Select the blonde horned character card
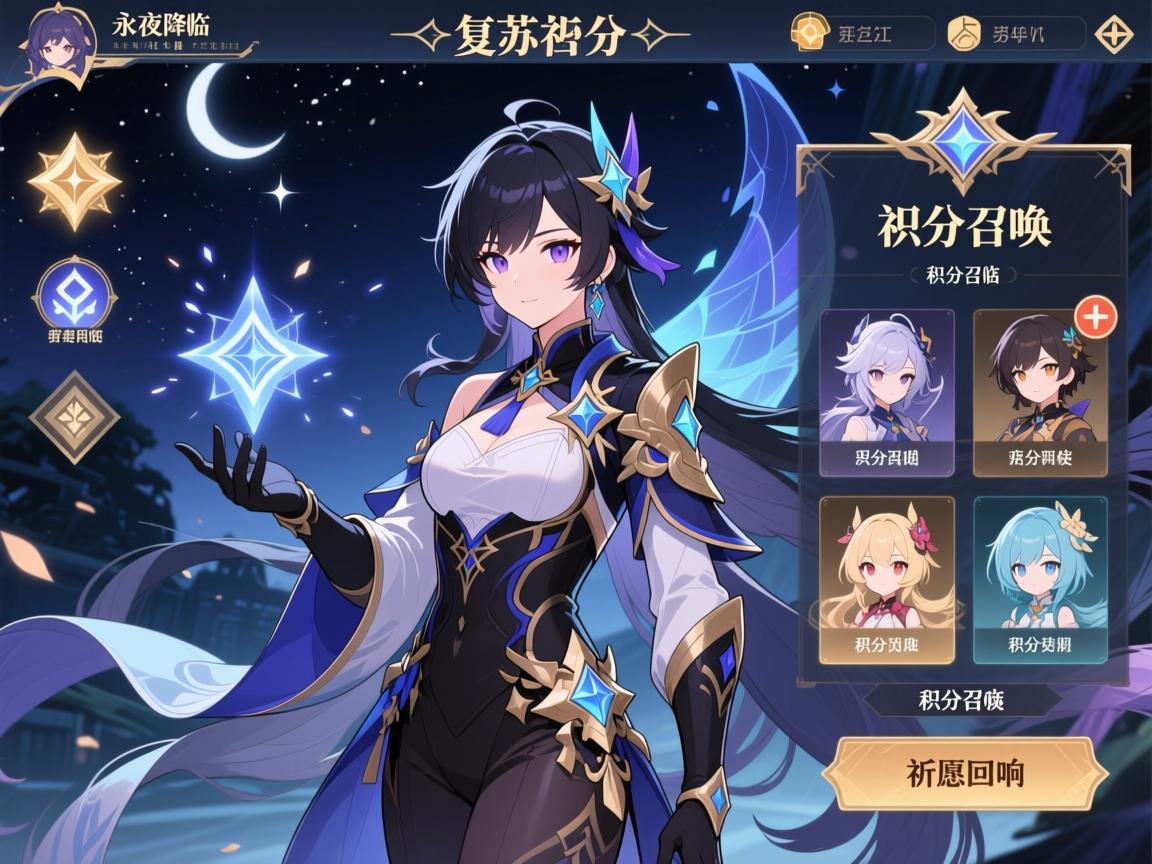Screen dimensions: 1152x864 pos(887,580)
